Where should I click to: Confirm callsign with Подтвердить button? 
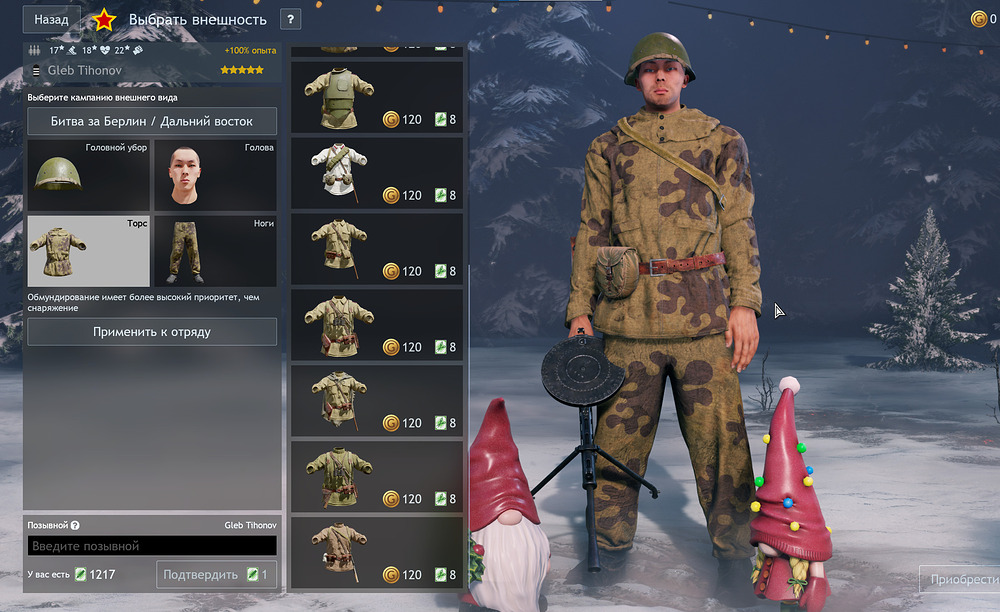[x=217, y=575]
